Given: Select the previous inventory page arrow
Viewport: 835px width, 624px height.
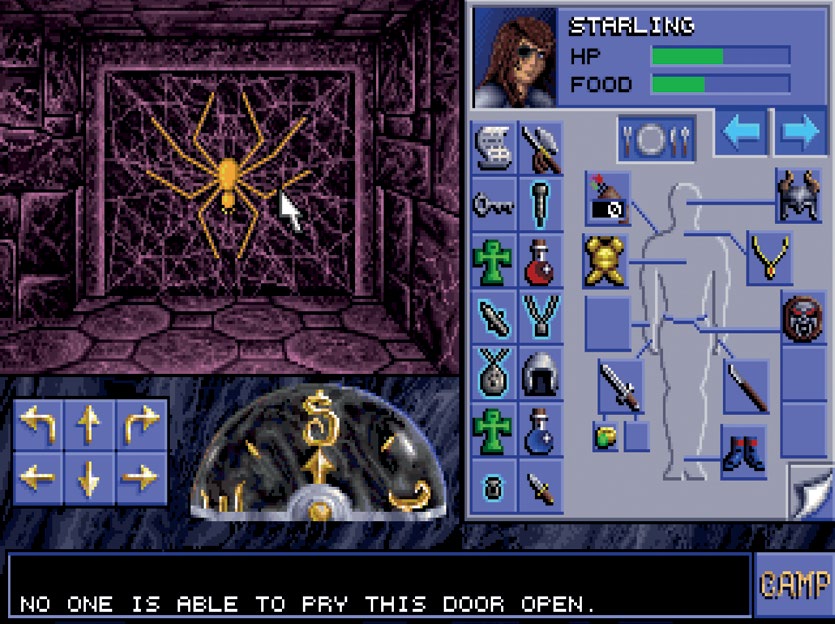Looking at the screenshot, I should tap(741, 133).
